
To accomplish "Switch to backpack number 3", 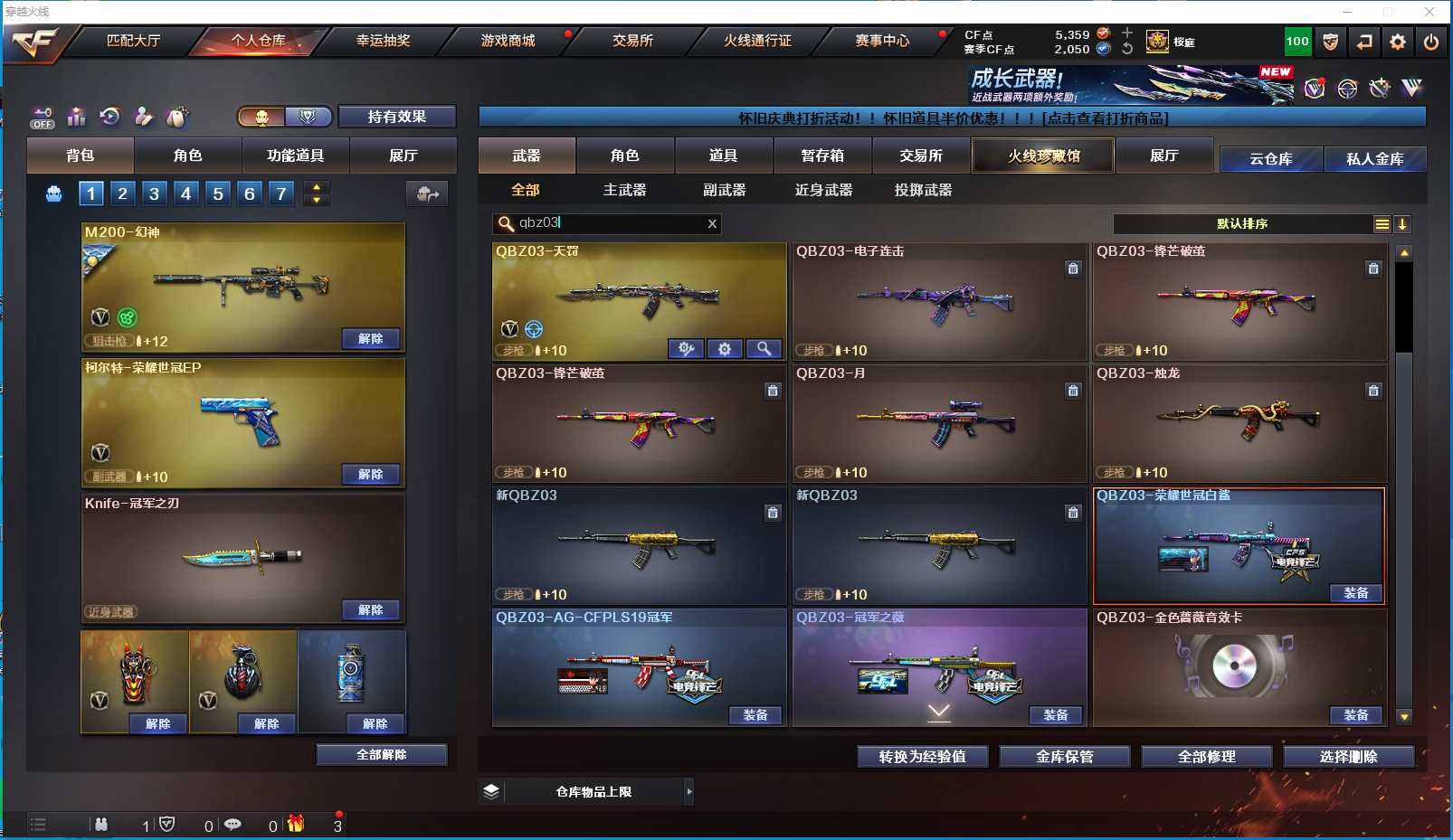I will point(154,193).
